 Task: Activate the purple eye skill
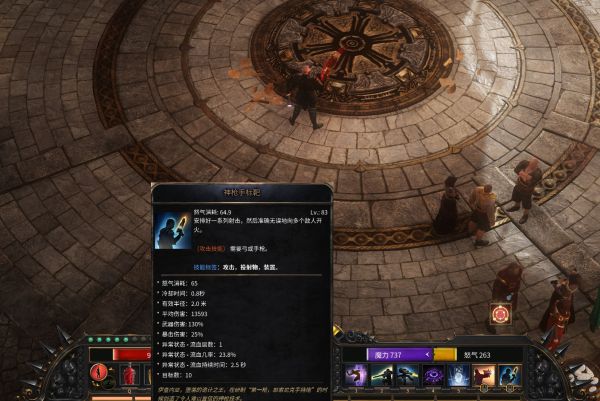(433, 376)
